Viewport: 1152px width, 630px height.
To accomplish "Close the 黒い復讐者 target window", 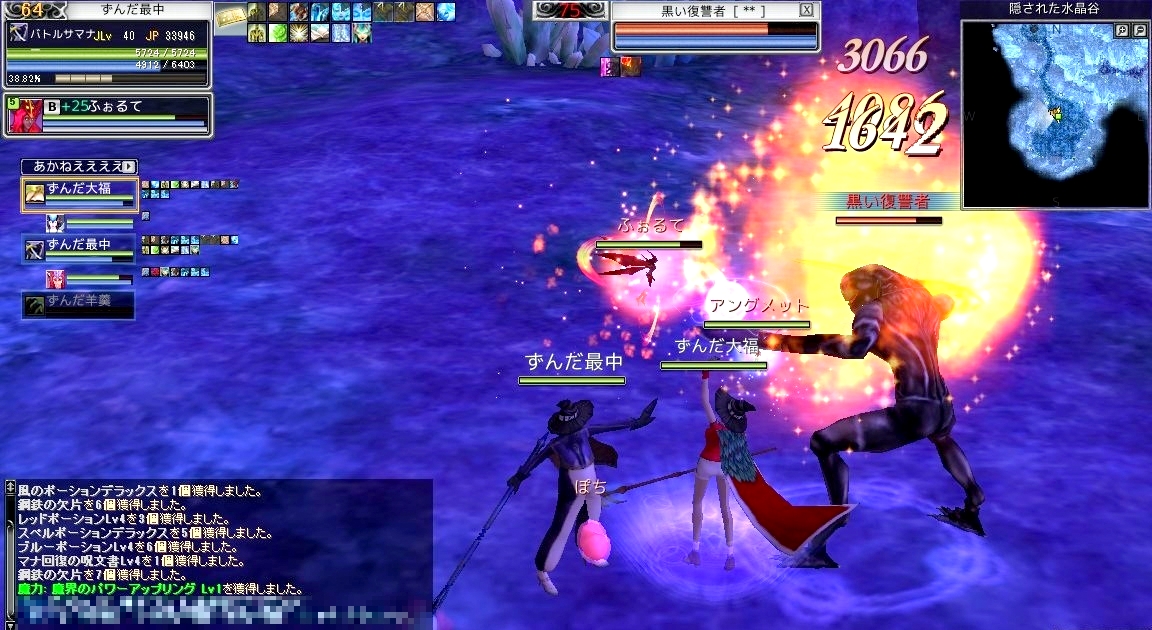I will pyautogui.click(x=807, y=10).
